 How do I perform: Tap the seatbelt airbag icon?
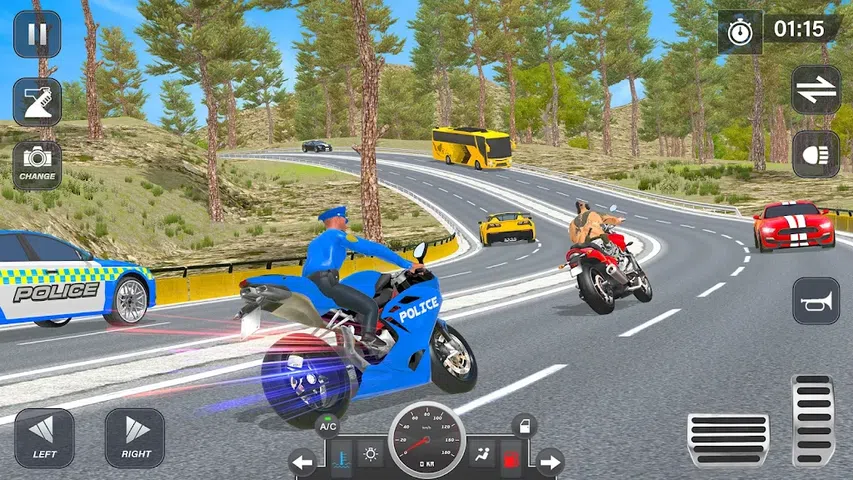point(482,455)
